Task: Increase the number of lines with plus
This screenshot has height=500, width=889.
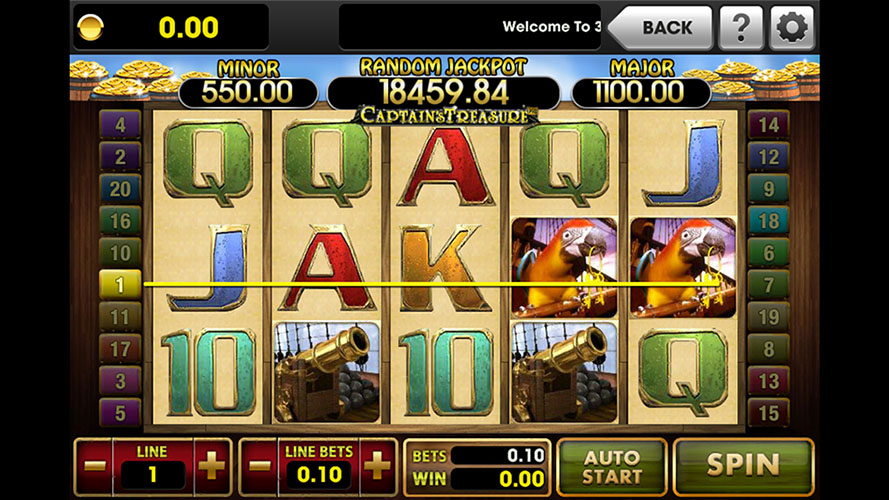Action: pyautogui.click(x=212, y=466)
